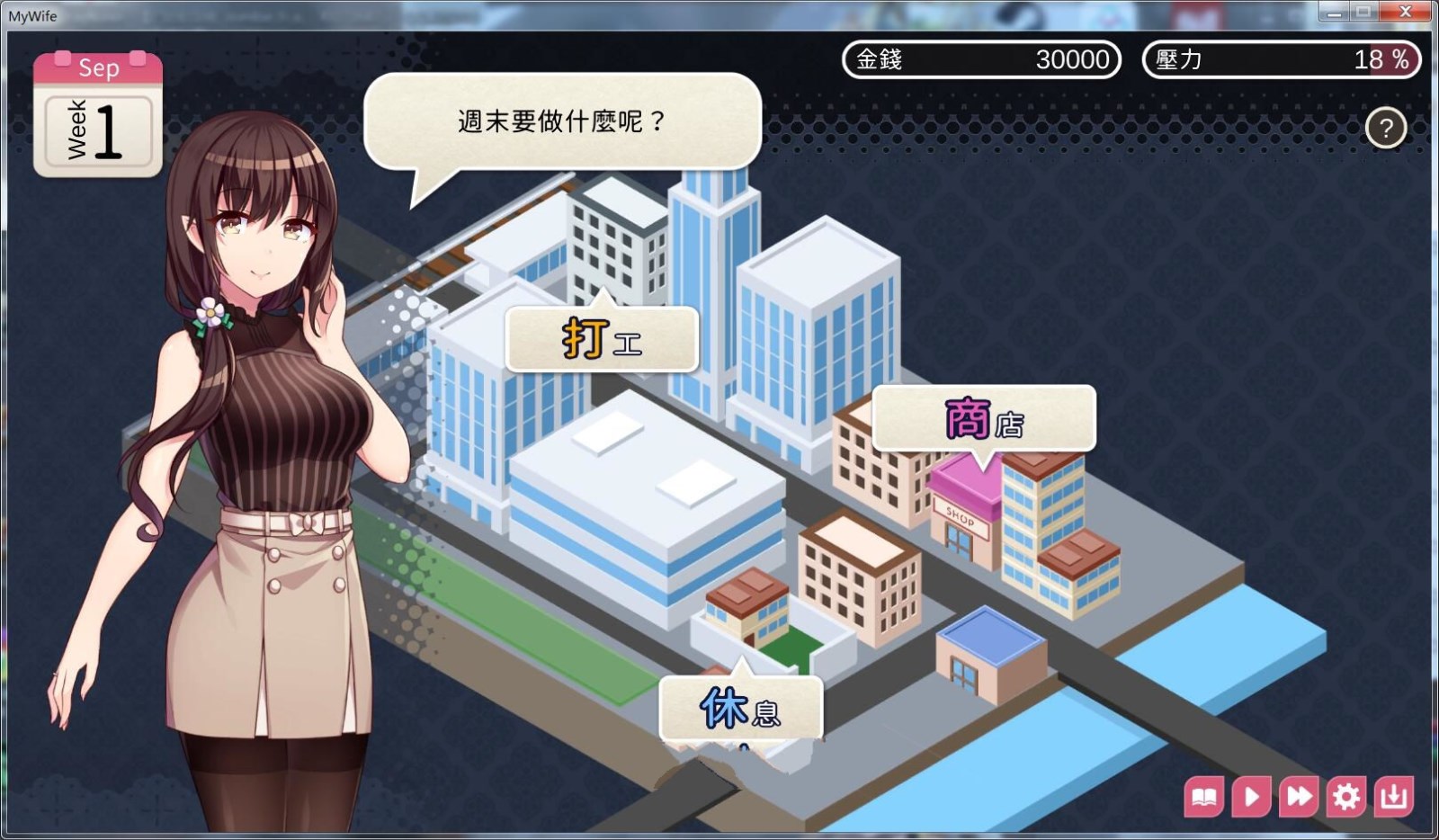Viewport: 1439px width, 840px height.
Task: Click the question mark help icon
Action: [1385, 128]
